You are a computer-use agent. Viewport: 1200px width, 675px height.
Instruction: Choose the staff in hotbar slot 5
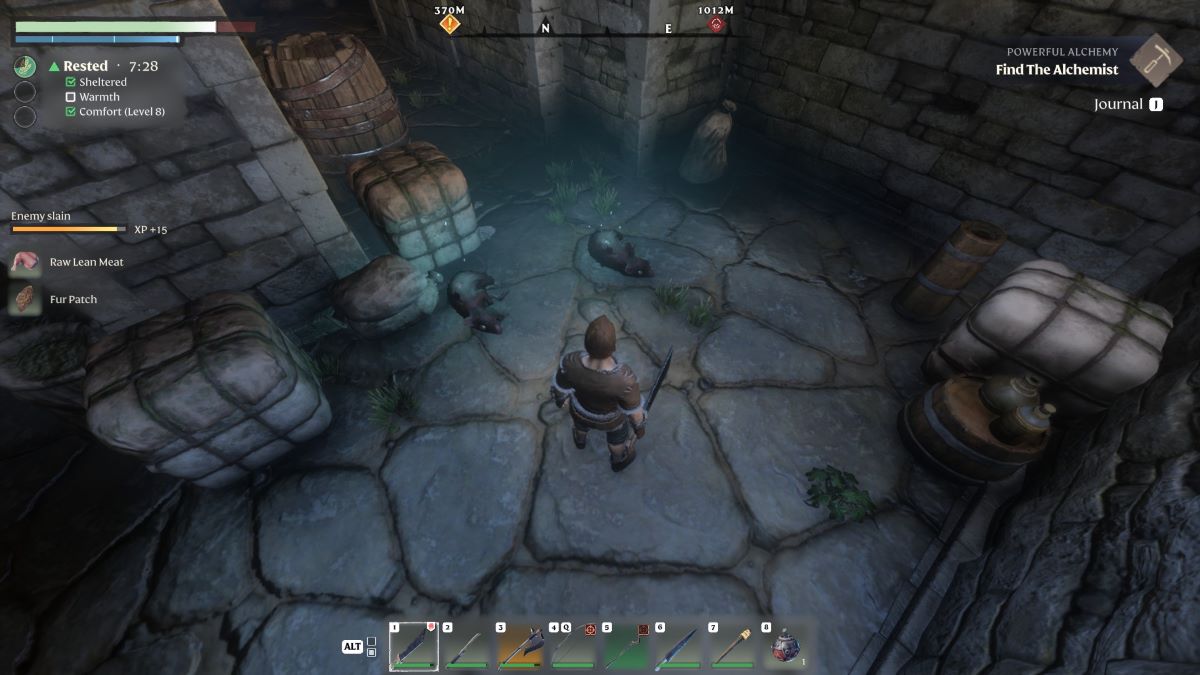626,647
